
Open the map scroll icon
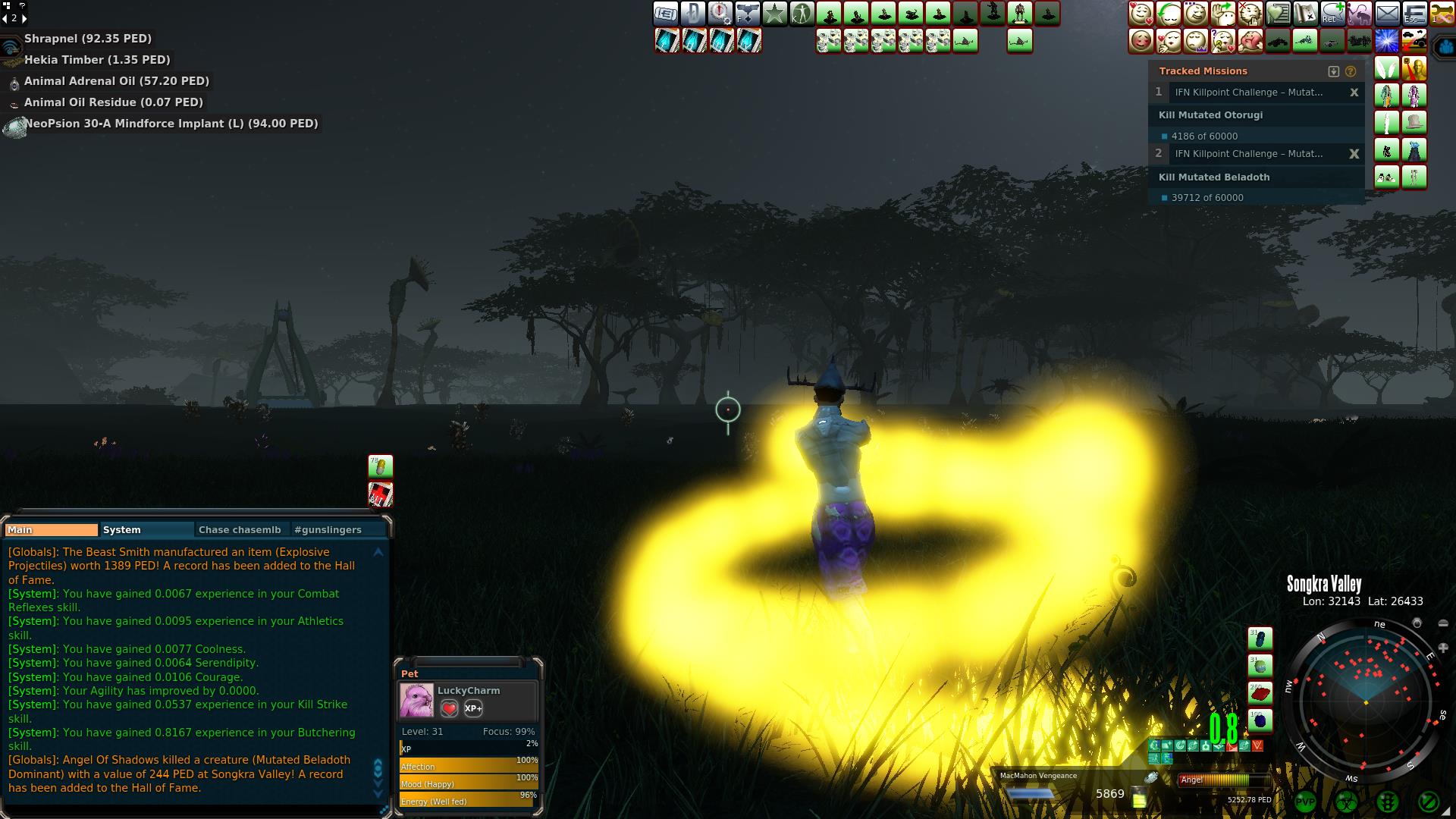tap(1305, 14)
